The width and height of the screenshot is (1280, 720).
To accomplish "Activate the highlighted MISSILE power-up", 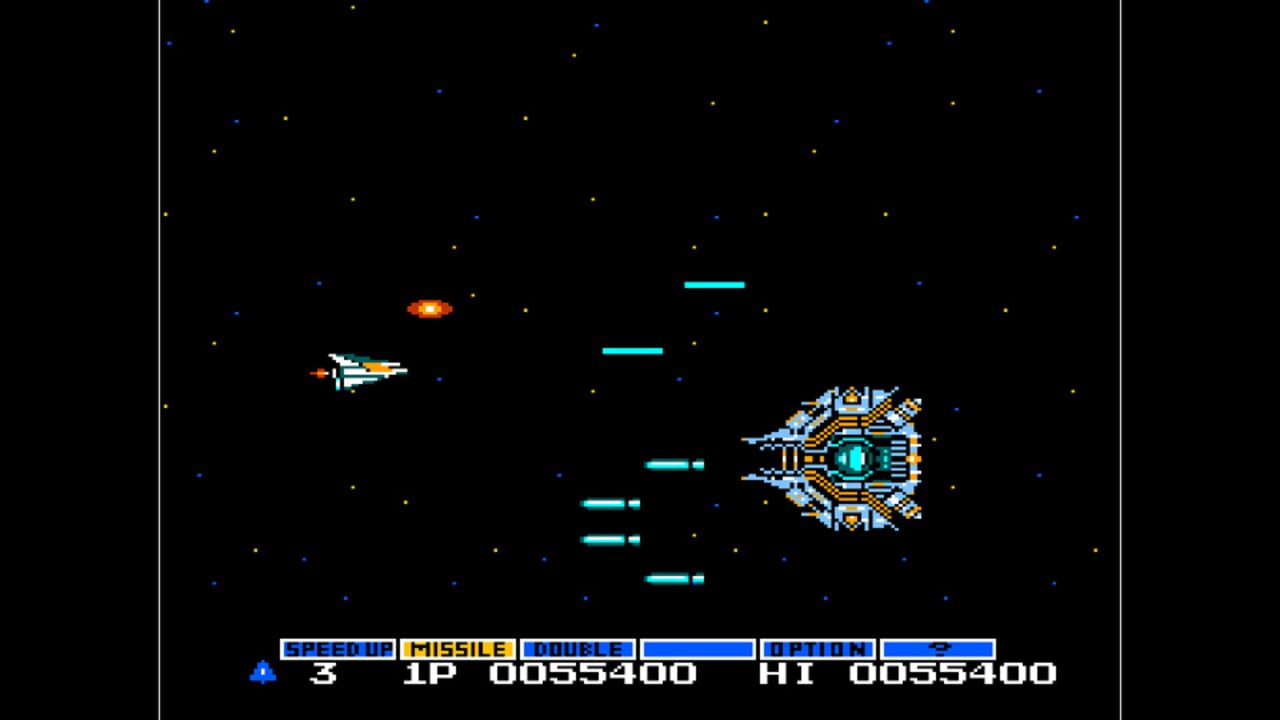I will click(460, 649).
